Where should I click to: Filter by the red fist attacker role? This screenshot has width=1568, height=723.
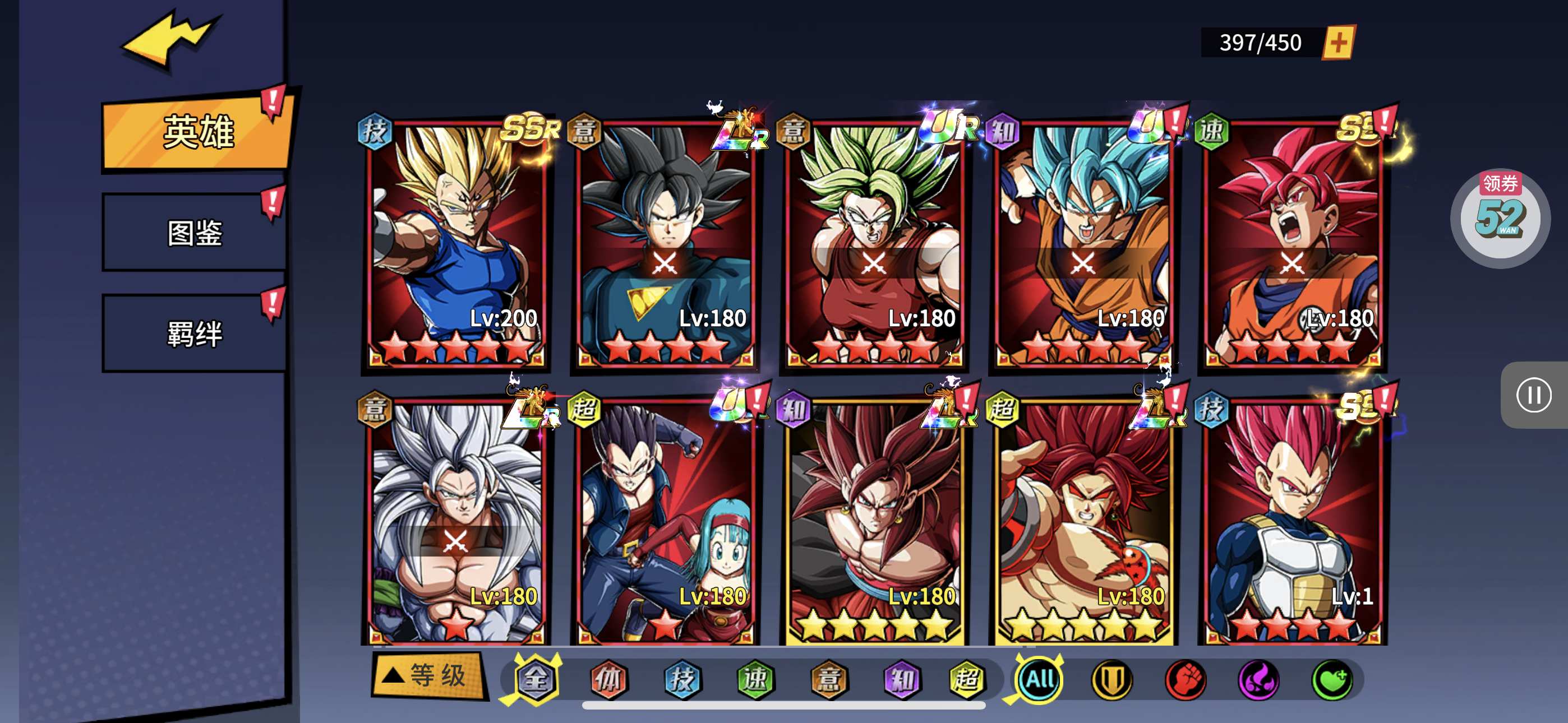[x=1185, y=679]
